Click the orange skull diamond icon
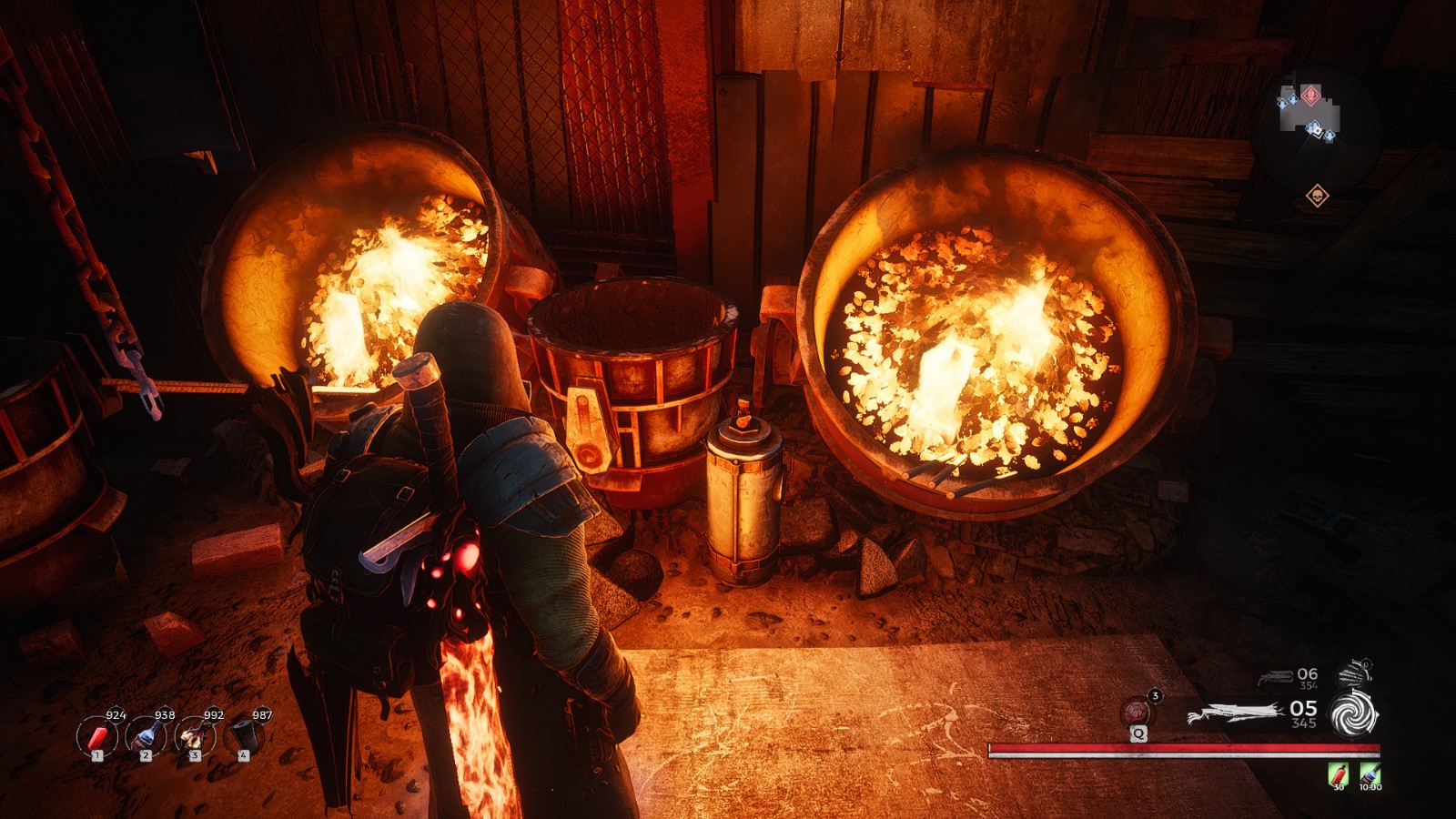This screenshot has height=819, width=1456. click(1317, 196)
